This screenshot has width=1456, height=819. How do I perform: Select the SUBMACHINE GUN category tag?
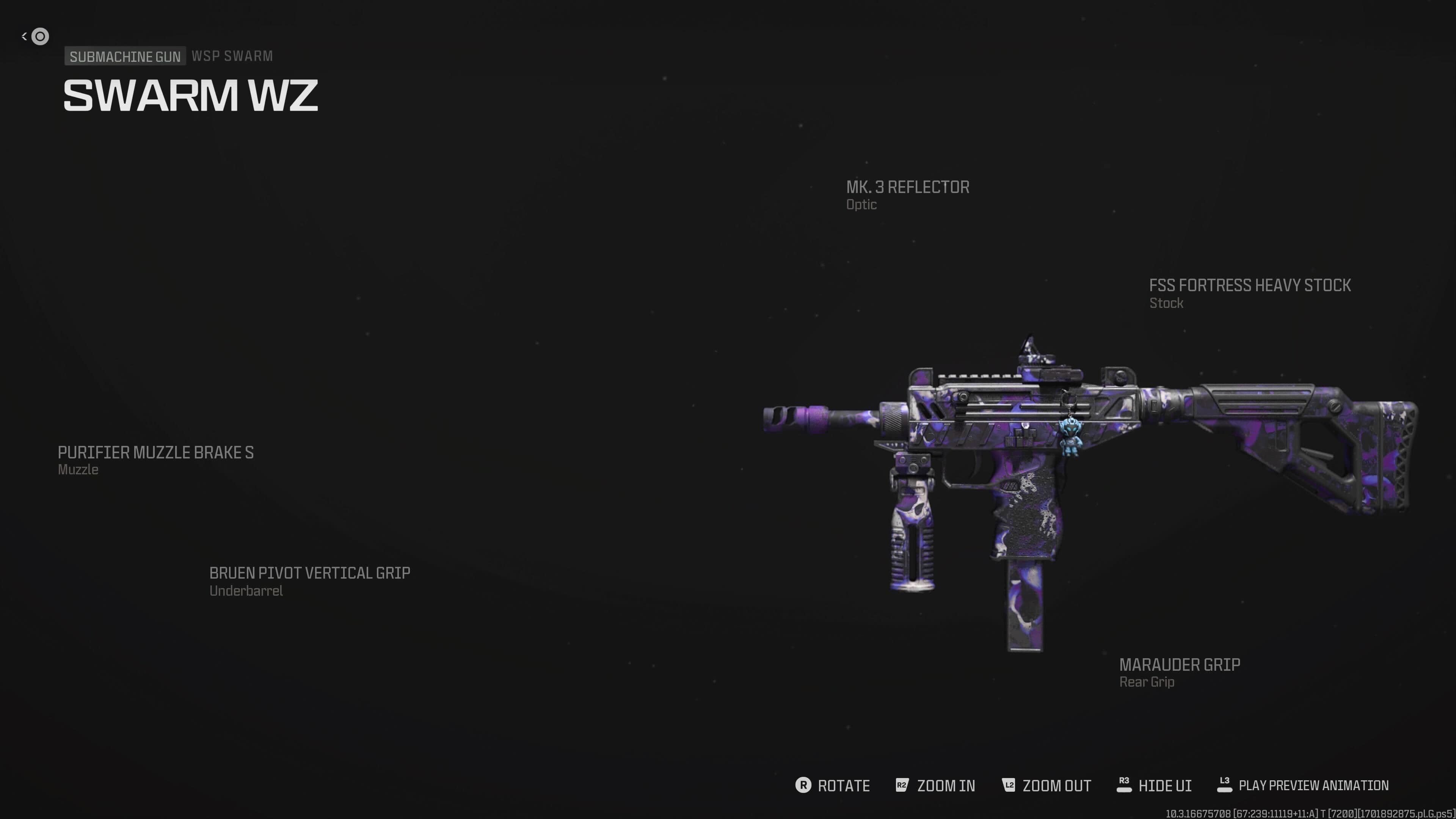(124, 56)
